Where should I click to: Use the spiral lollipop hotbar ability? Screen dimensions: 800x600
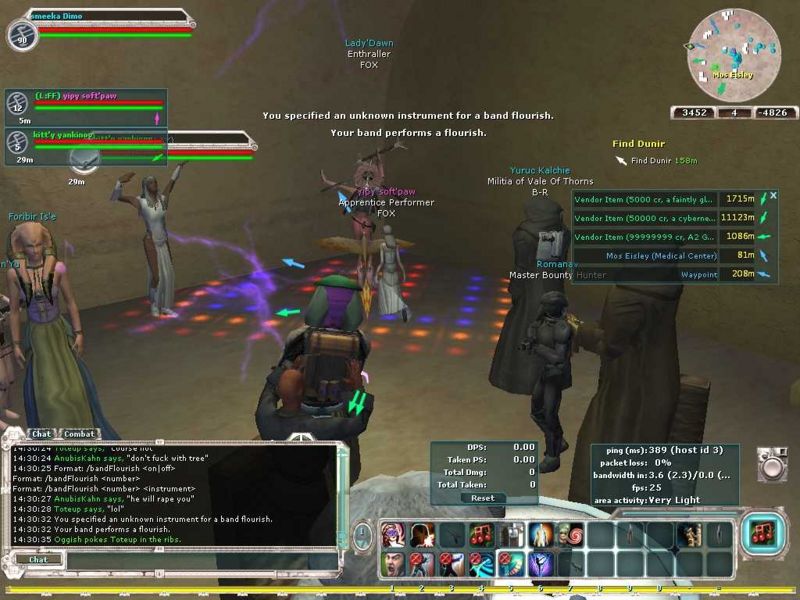coord(571,534)
